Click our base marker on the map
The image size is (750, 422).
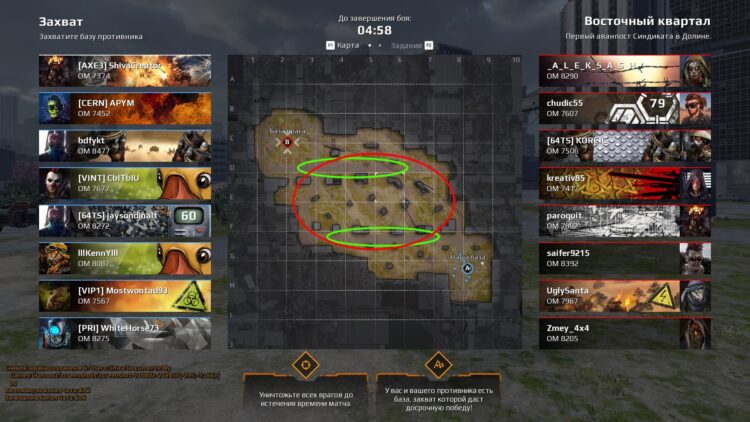coord(467,268)
